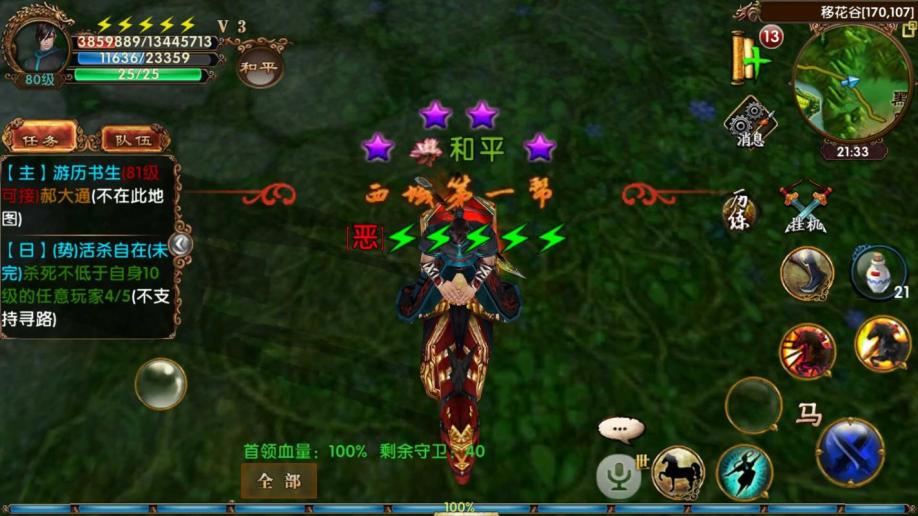Viewport: 918px width, 516px height.
Task: Open the scroll icon with 13 badge
Action: [748, 57]
